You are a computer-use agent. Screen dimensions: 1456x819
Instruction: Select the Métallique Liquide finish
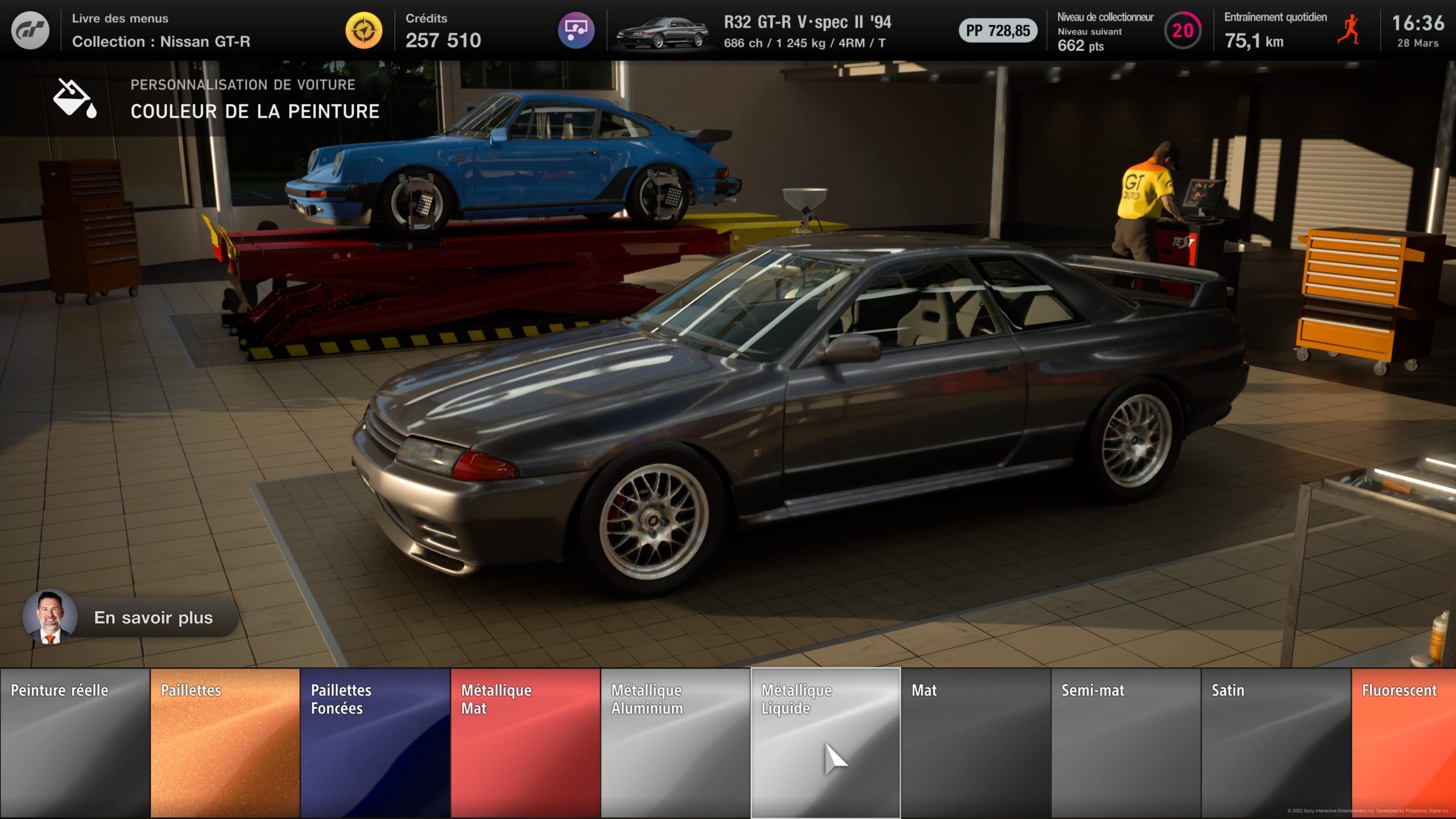[x=825, y=743]
